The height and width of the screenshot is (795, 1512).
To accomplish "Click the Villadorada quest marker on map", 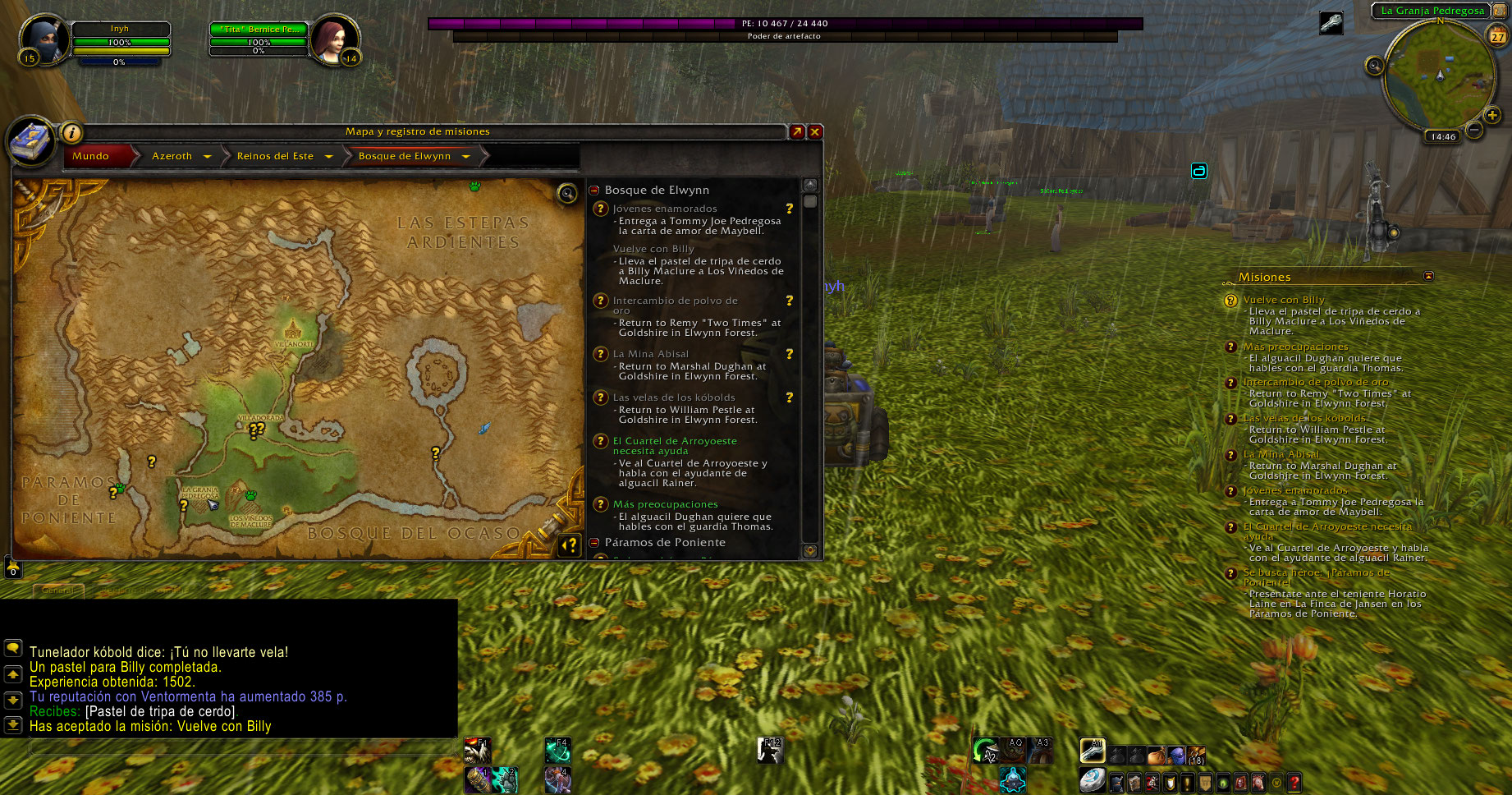I will [257, 430].
